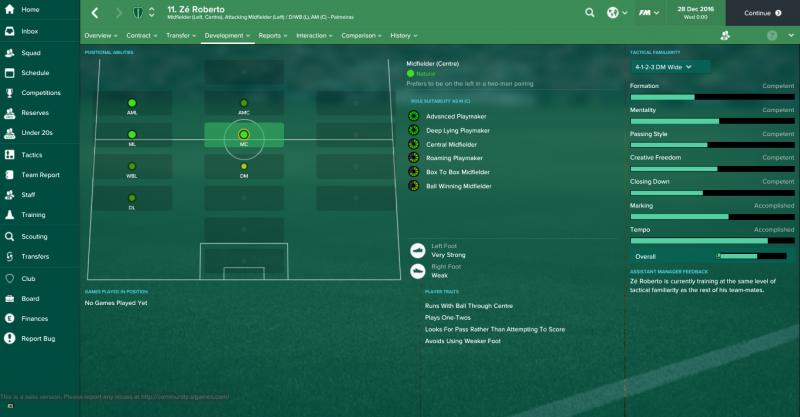Open the Inbox in the sidebar
This screenshot has width=800, height=417.
[x=30, y=31]
